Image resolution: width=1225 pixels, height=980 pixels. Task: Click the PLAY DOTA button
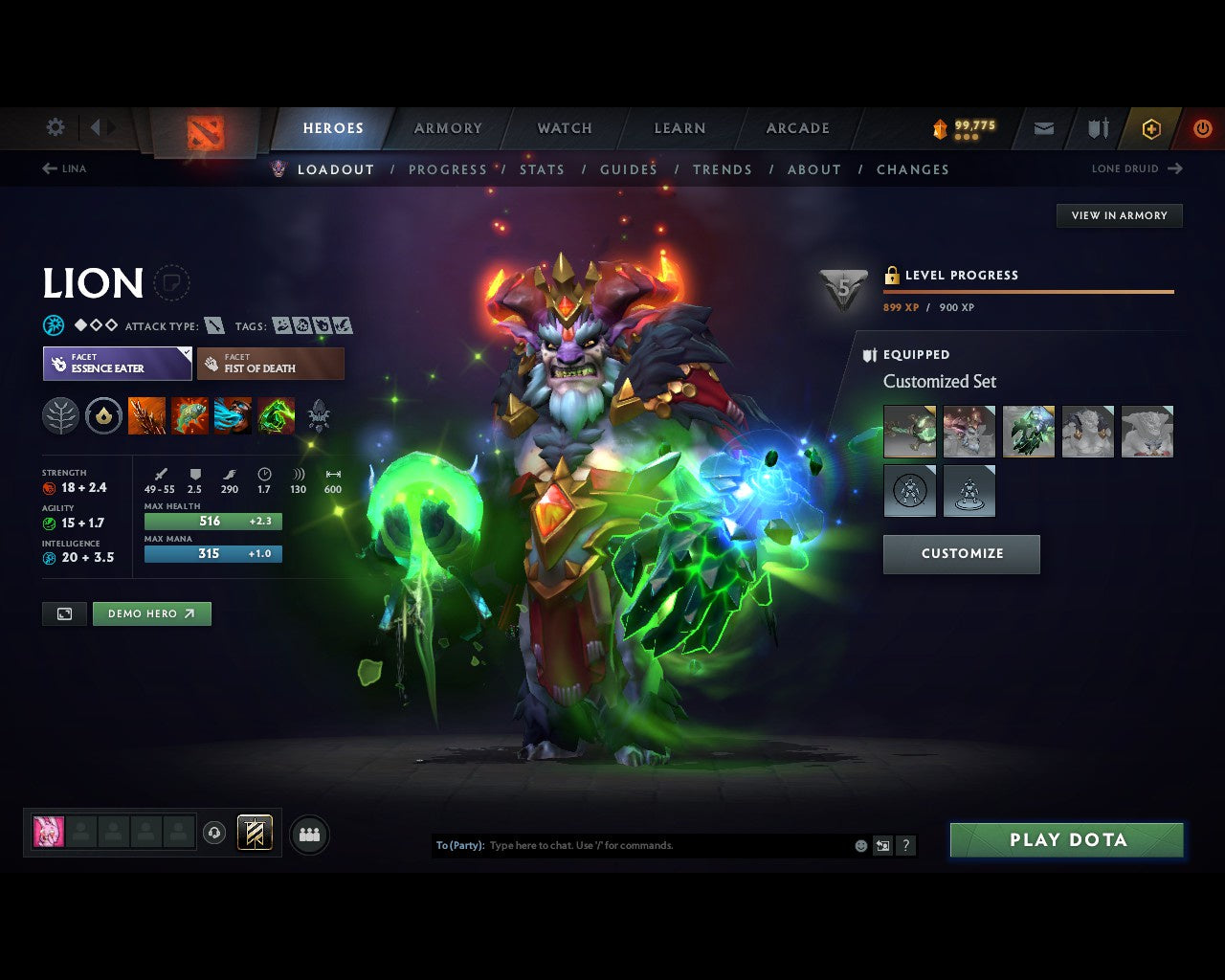click(1066, 839)
